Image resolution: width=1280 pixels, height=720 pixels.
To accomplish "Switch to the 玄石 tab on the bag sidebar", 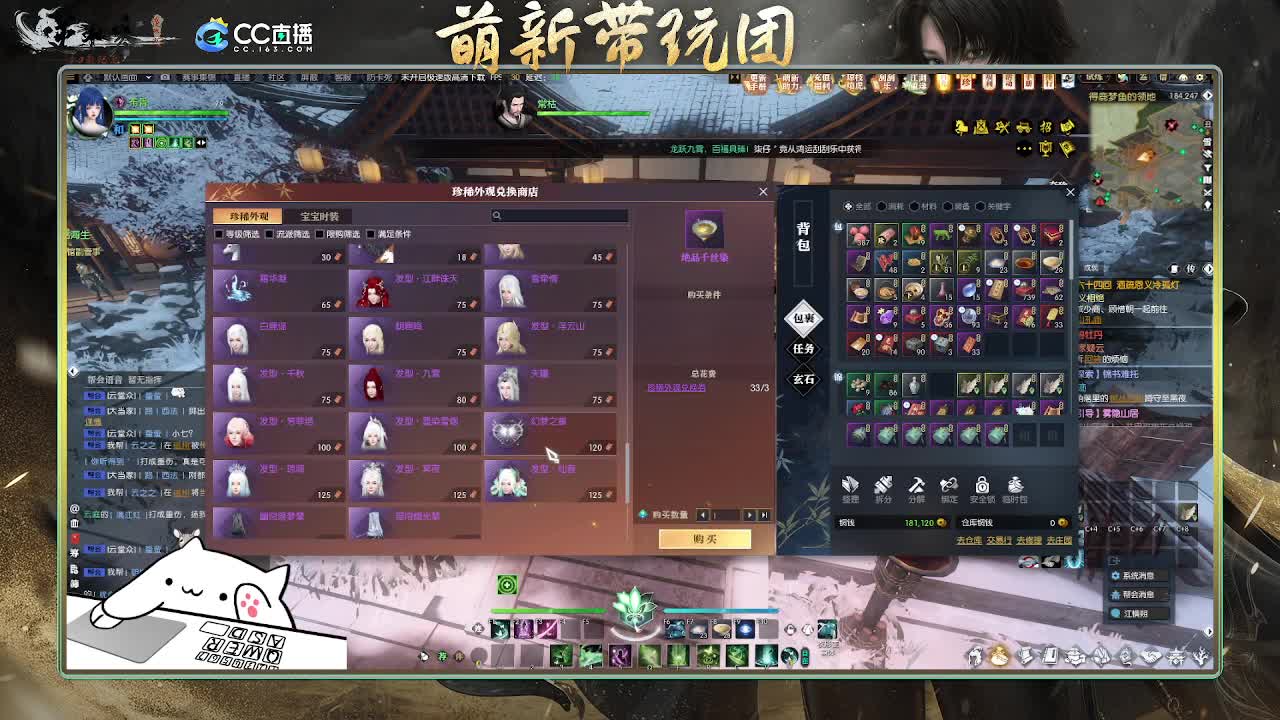I will pos(804,378).
